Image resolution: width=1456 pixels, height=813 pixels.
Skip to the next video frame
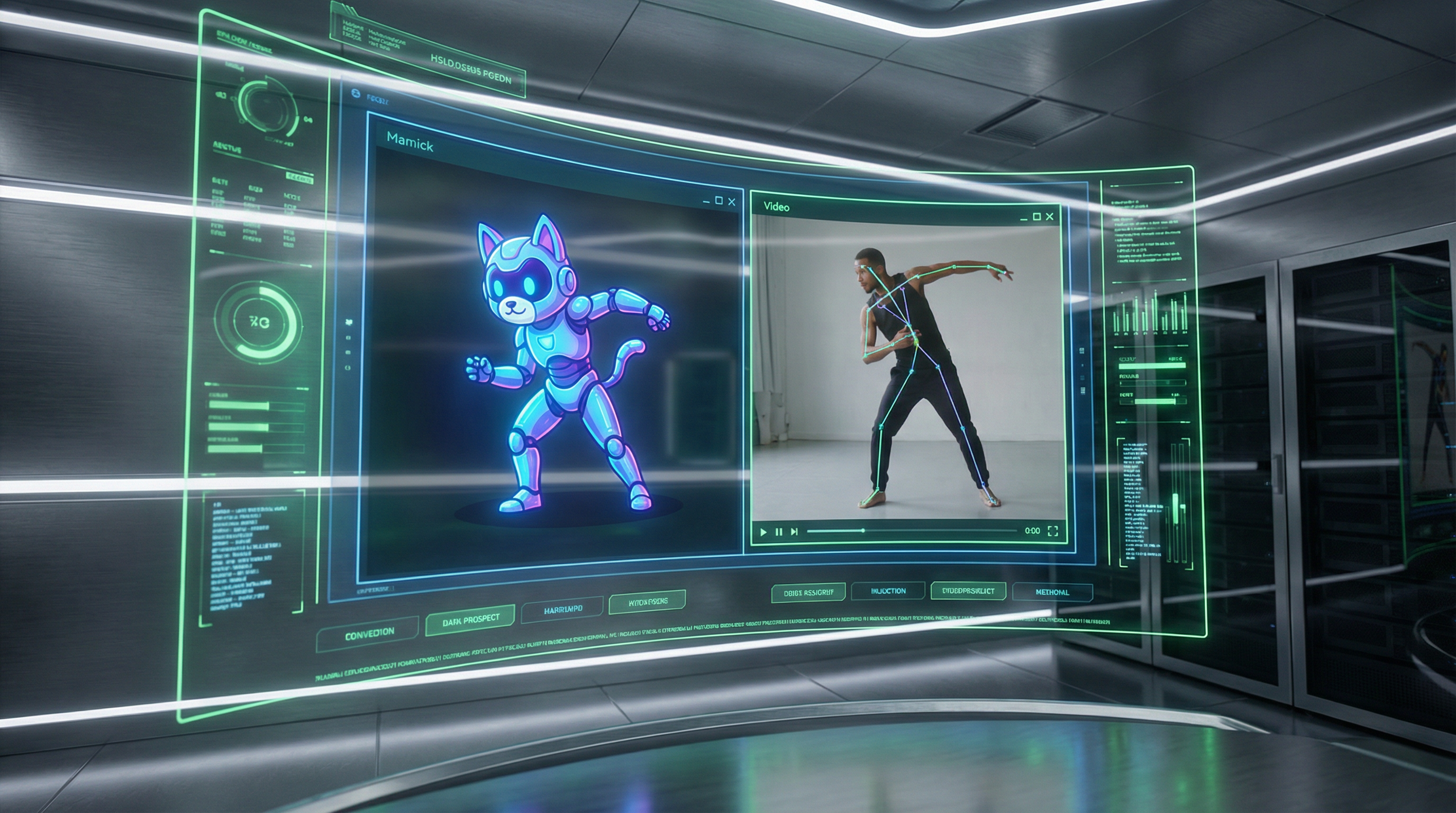pos(794,531)
